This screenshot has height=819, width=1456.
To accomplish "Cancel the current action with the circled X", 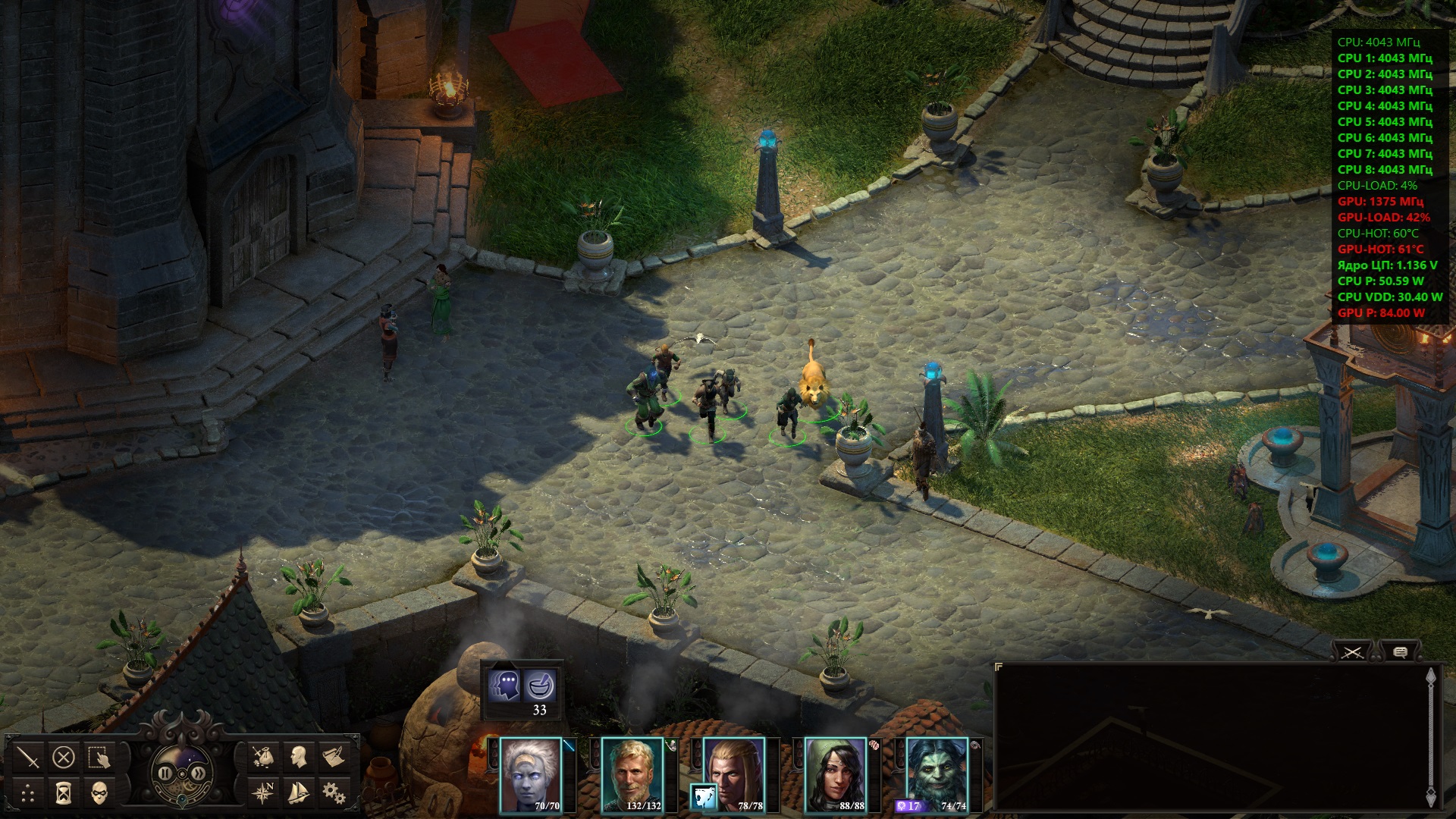I will click(x=64, y=757).
